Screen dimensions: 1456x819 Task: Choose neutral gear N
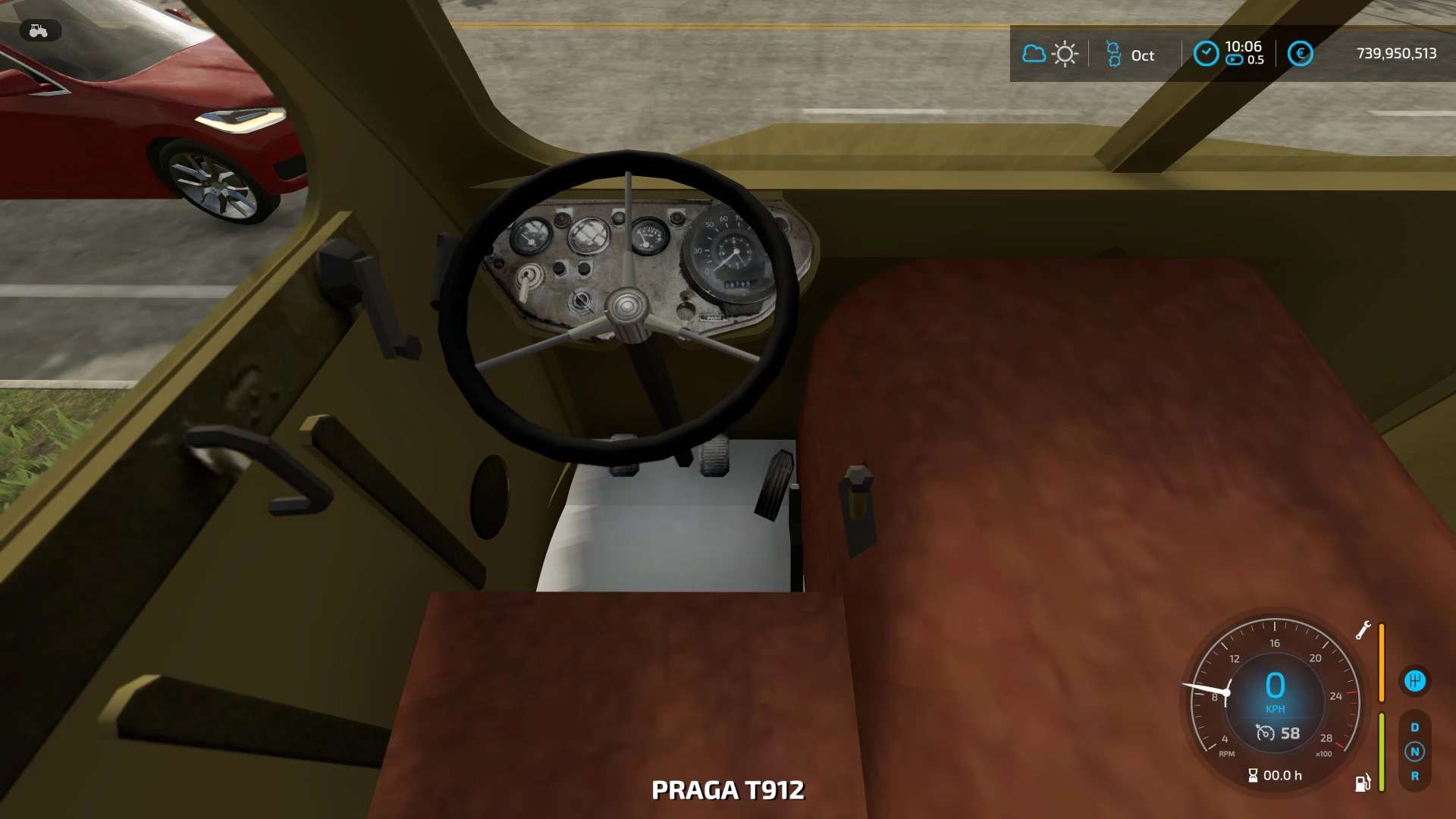click(x=1414, y=752)
